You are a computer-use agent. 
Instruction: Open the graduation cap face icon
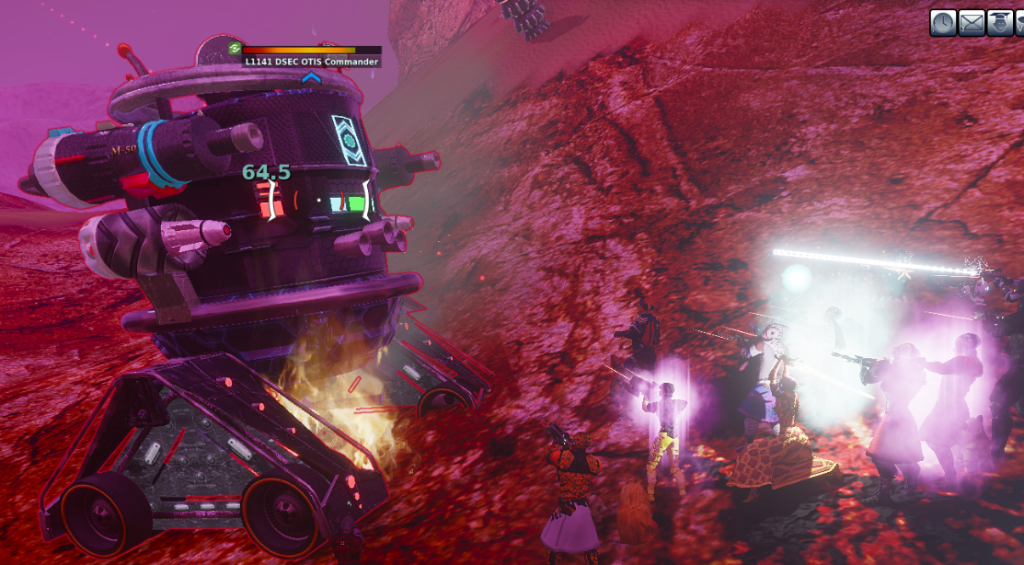pos(999,23)
